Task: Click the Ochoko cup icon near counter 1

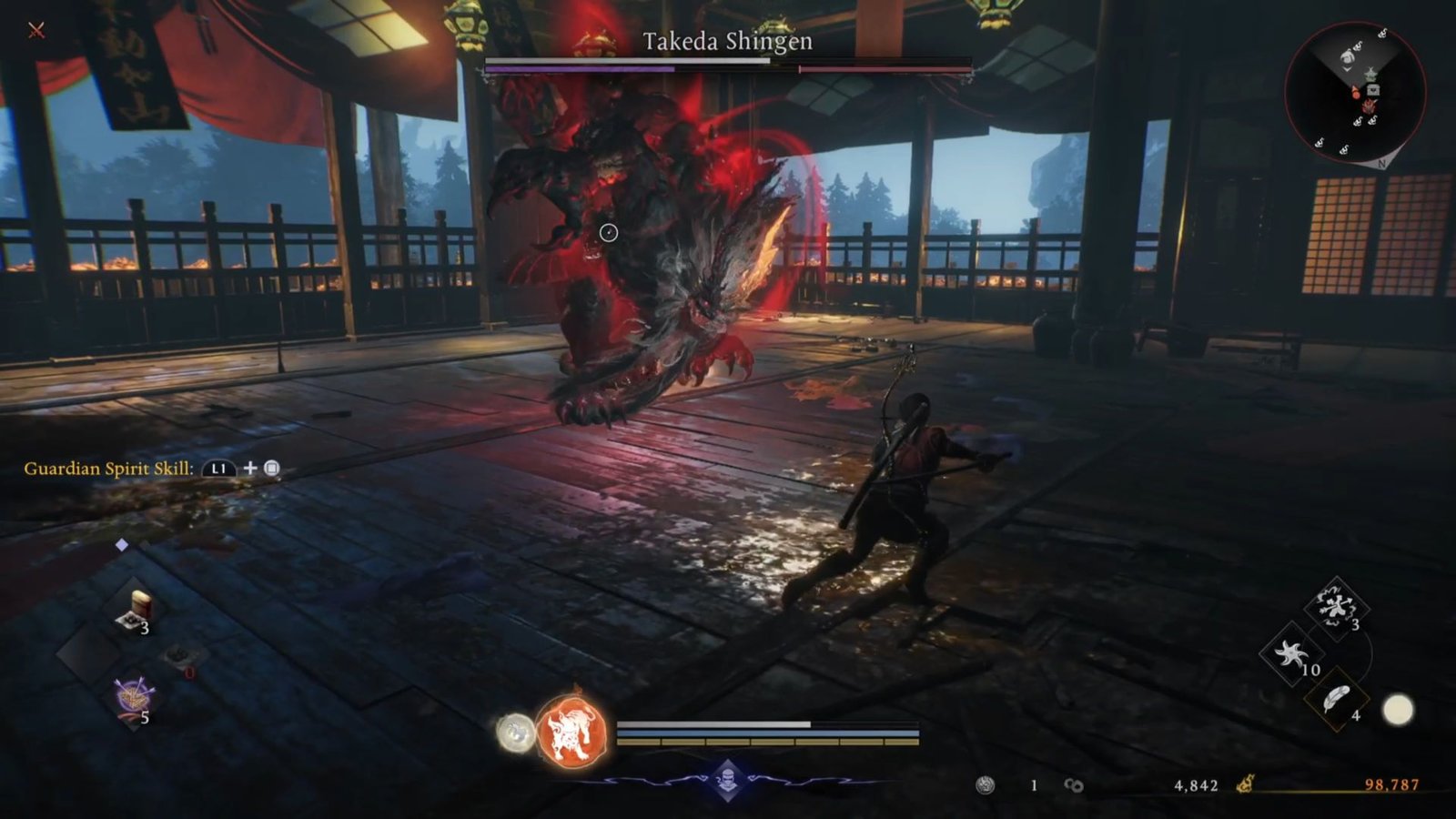Action: 986,784
